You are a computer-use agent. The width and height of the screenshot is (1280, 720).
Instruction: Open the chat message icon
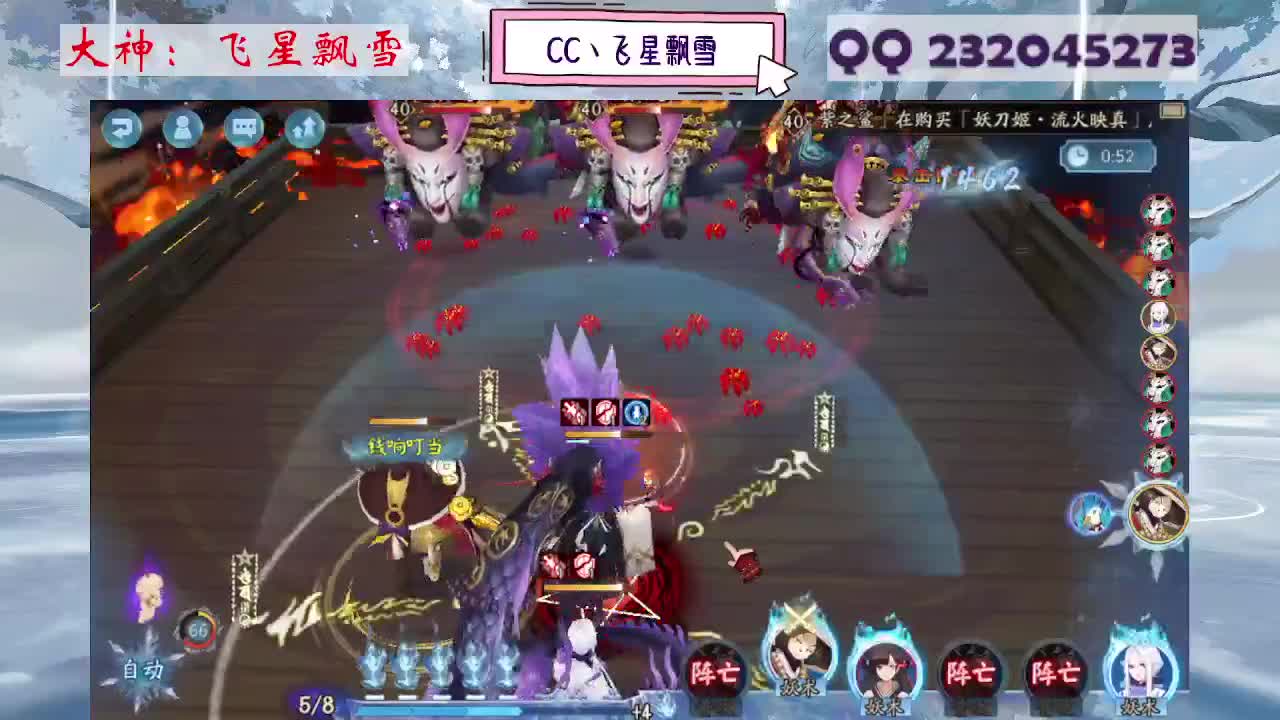pyautogui.click(x=243, y=128)
